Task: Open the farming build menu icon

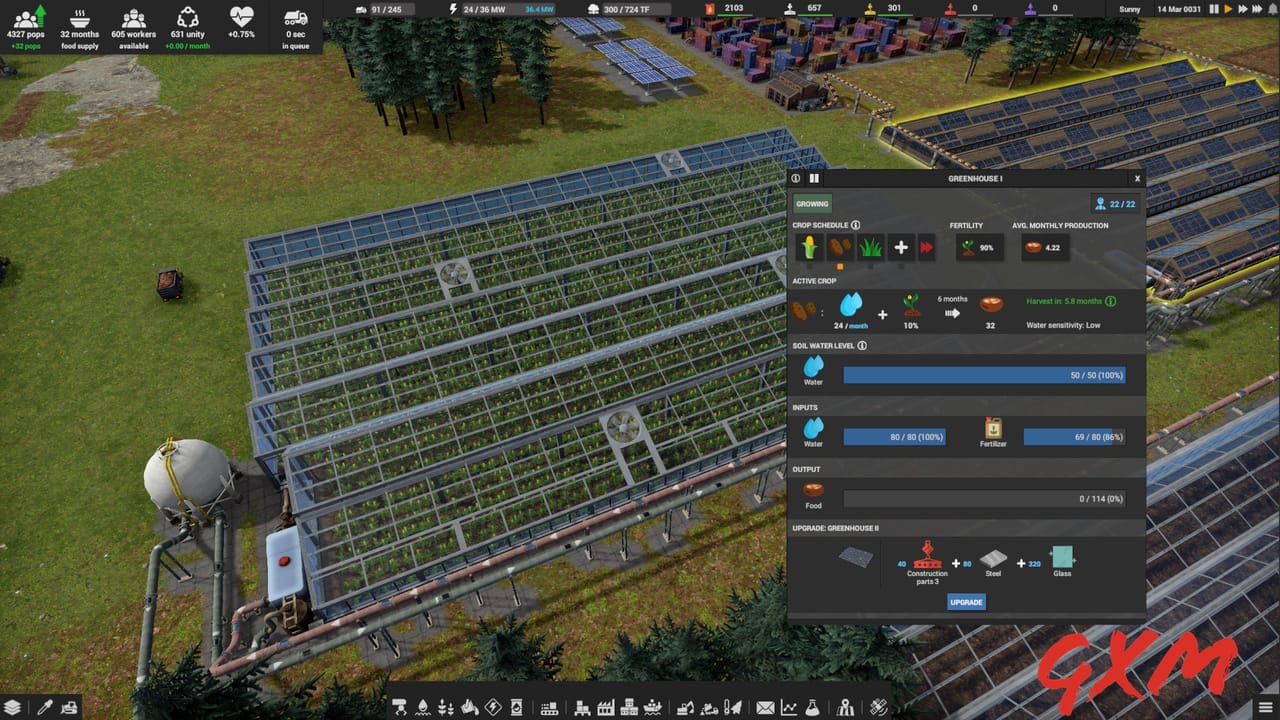Action: tap(446, 706)
